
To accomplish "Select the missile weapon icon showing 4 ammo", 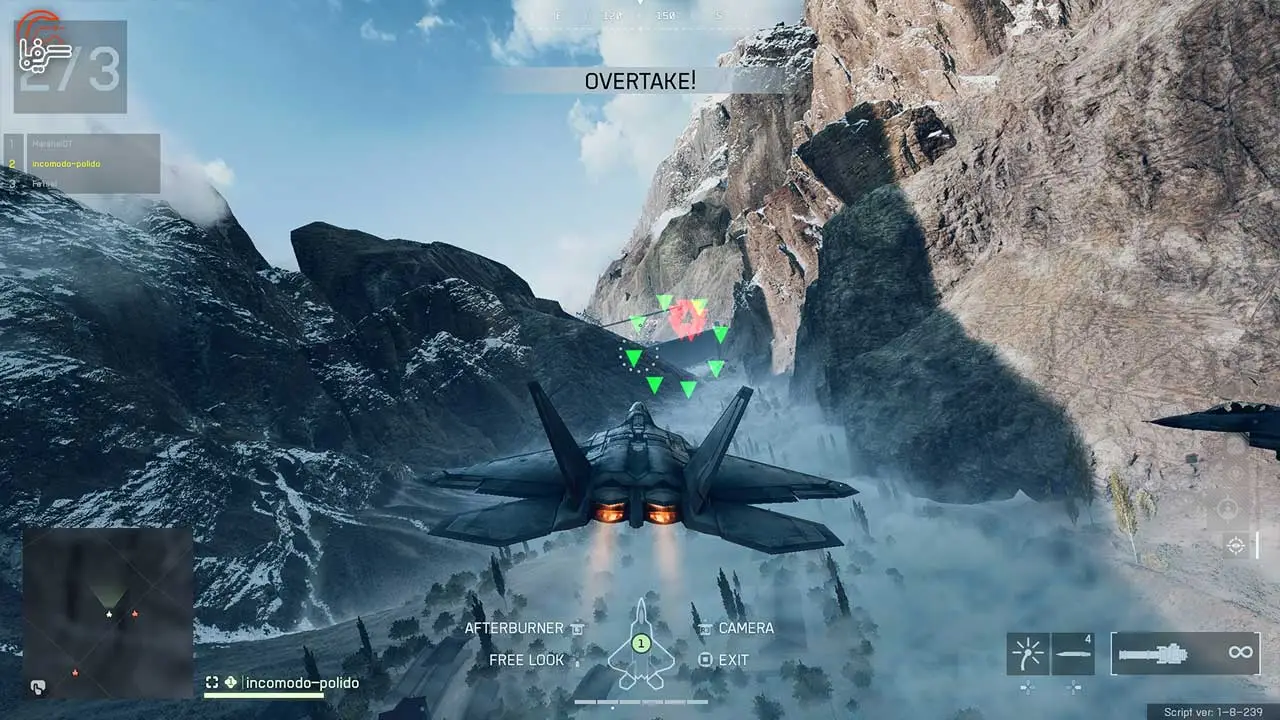I will tap(1073, 654).
